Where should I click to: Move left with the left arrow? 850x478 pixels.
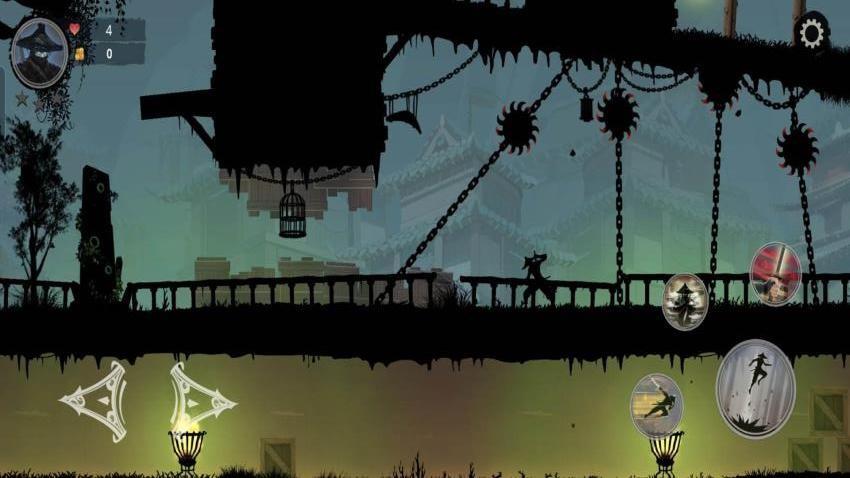point(95,401)
